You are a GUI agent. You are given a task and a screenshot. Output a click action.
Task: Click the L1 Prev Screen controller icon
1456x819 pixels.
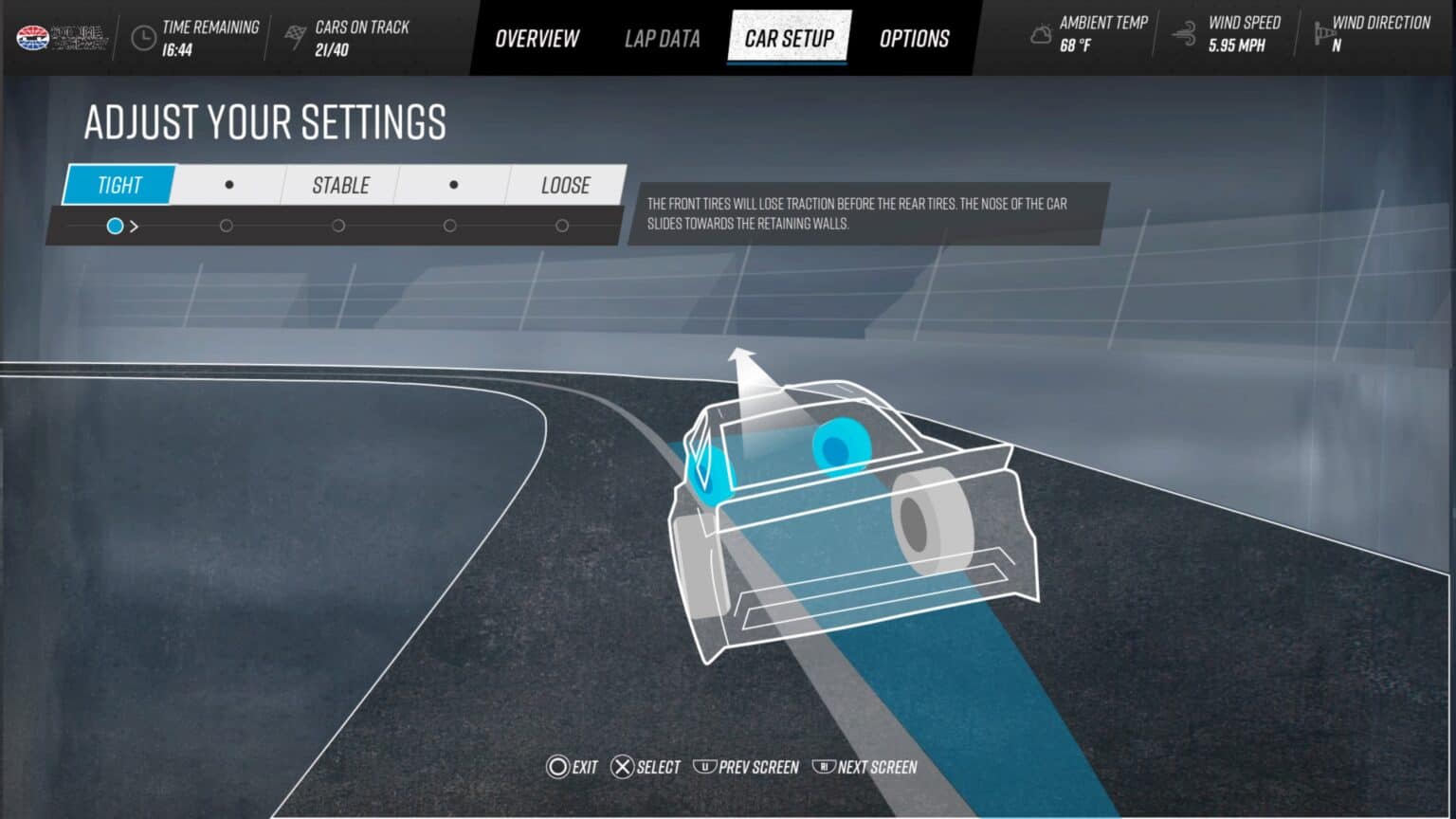[x=705, y=767]
